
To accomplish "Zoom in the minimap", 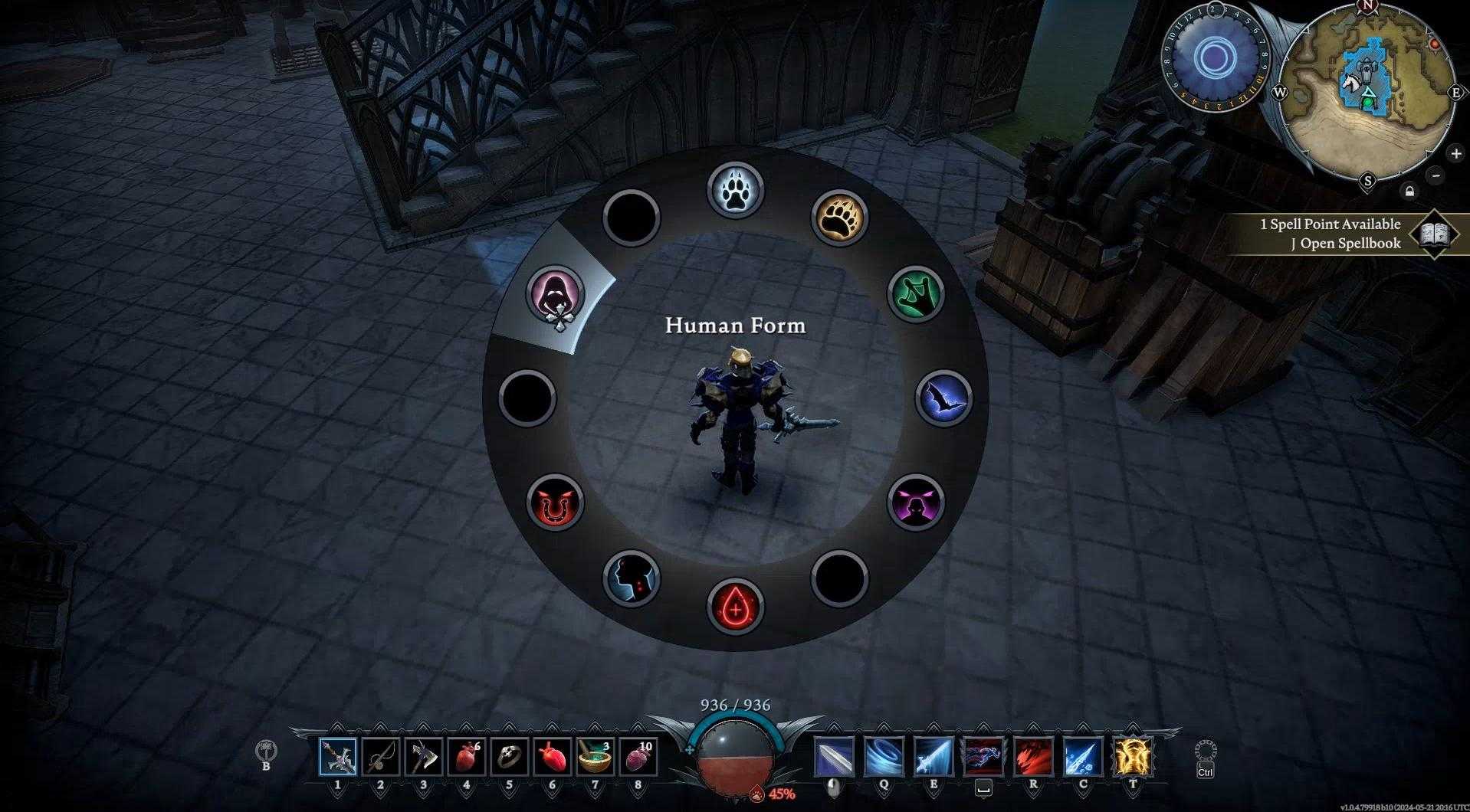I will click(x=1455, y=154).
